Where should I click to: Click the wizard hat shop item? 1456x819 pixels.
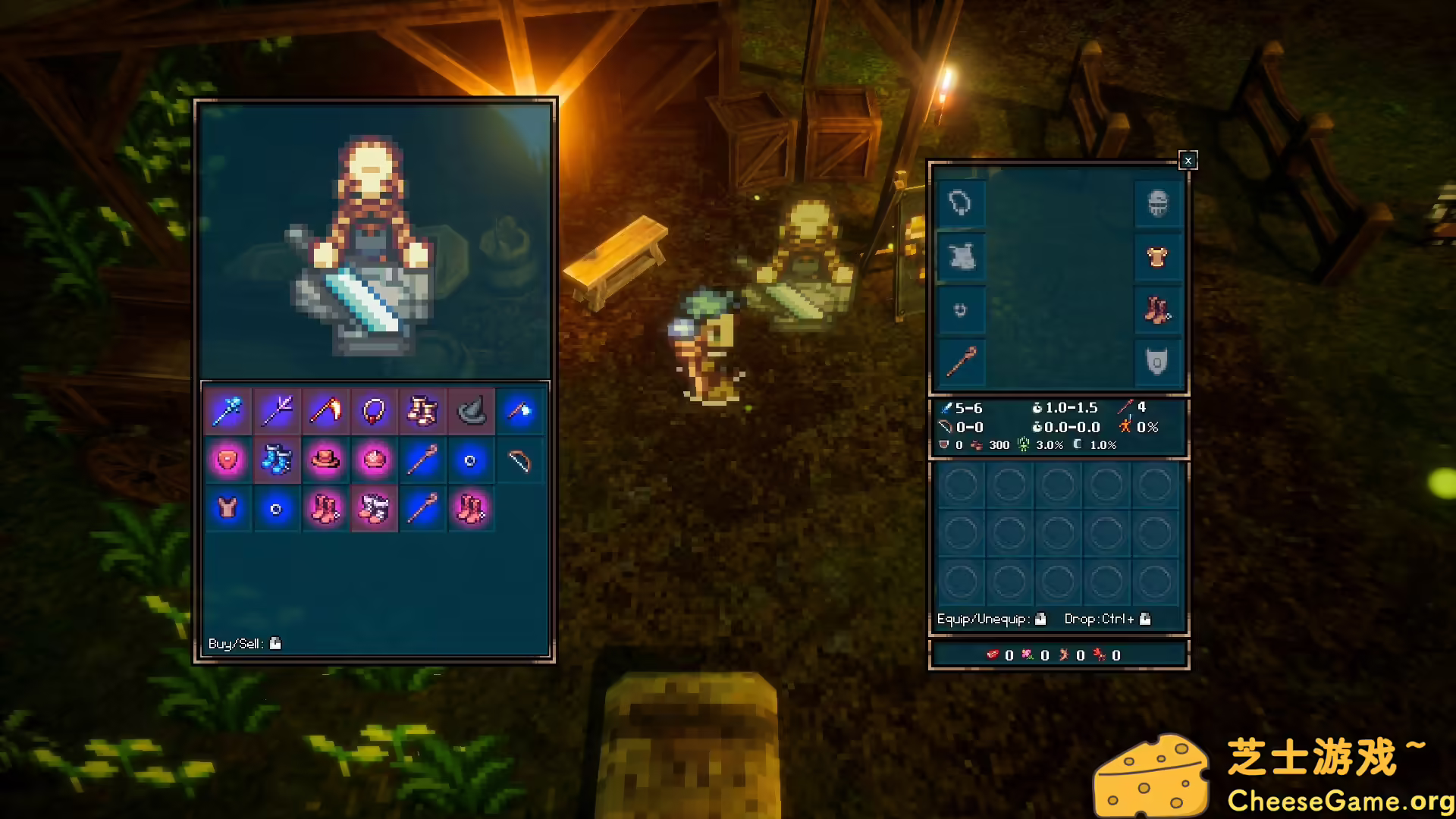point(471,410)
